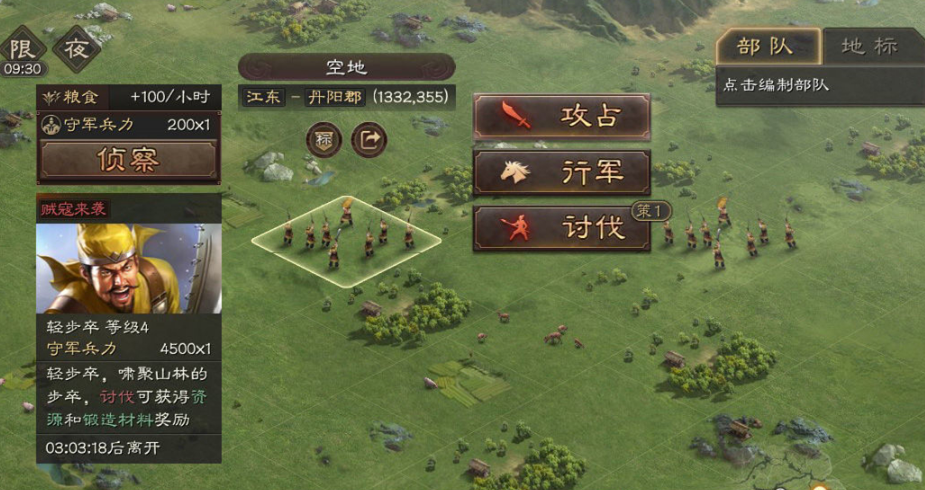Viewport: 925px width, 490px height.
Task: Select the 江东 region label
Action: [x=265, y=97]
